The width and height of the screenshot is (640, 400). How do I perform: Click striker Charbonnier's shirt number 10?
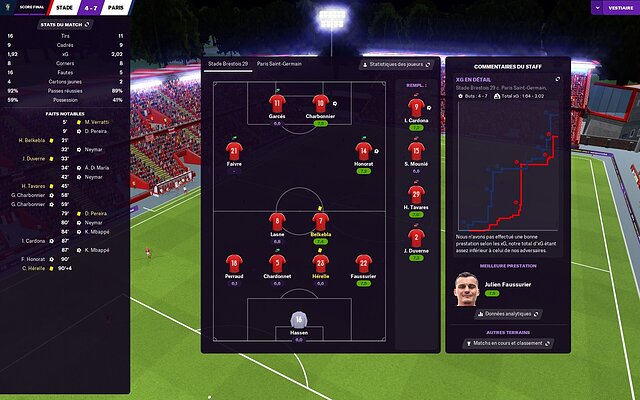pyautogui.click(x=320, y=102)
